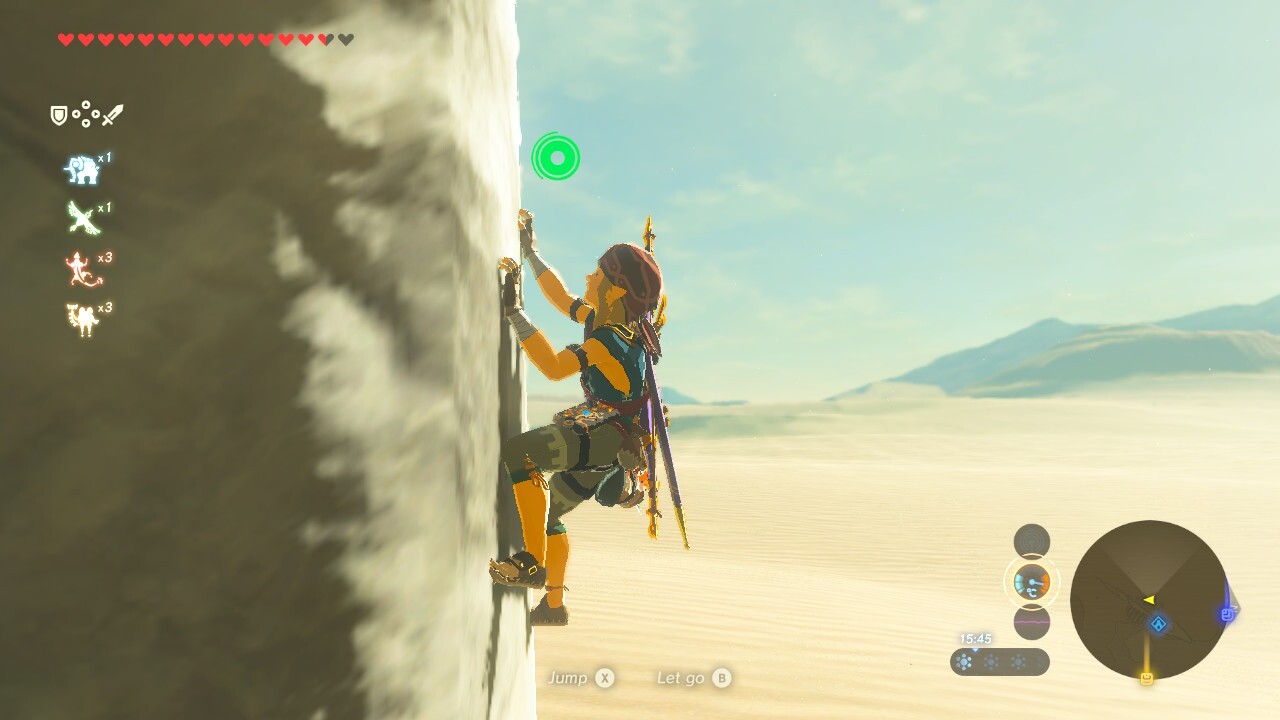1280x720 pixels.
Task: Click the green stamina wheel above Link
Action: pyautogui.click(x=557, y=157)
